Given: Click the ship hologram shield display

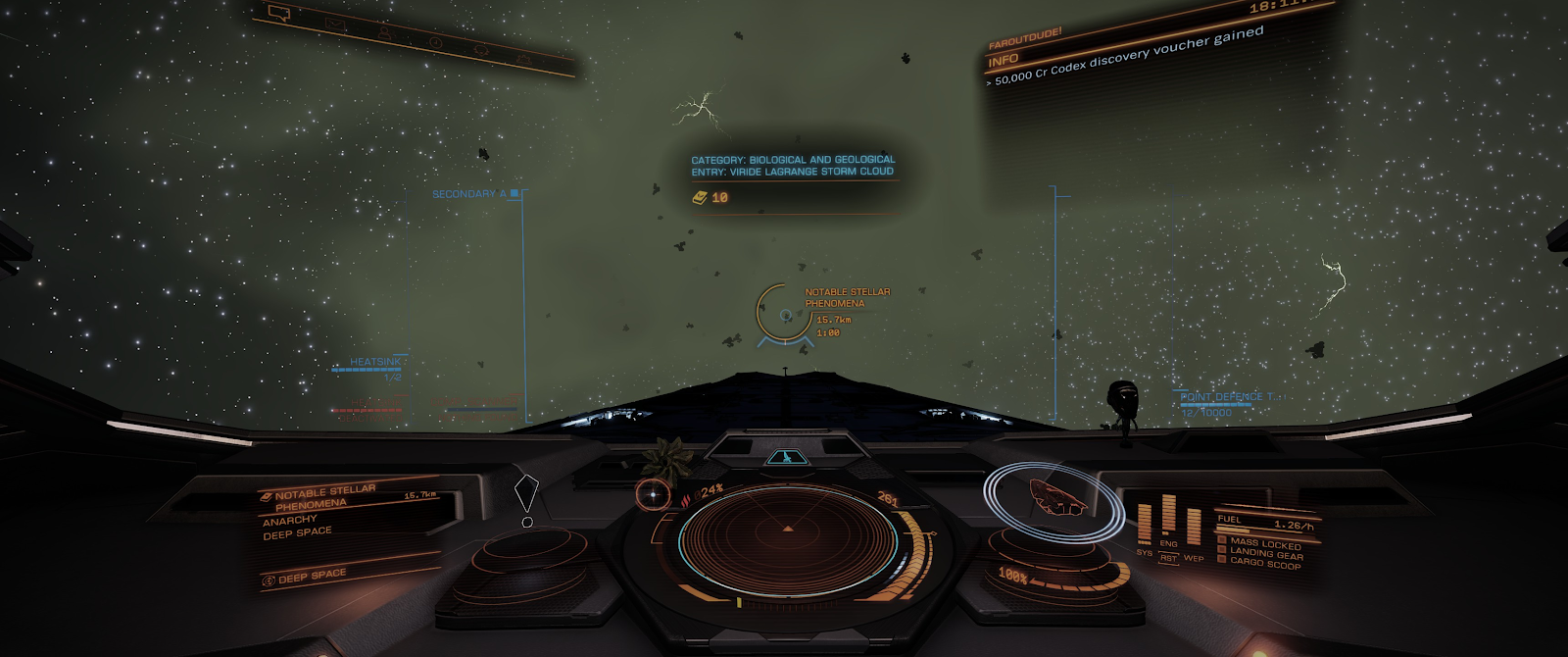Looking at the screenshot, I should 1054,499.
